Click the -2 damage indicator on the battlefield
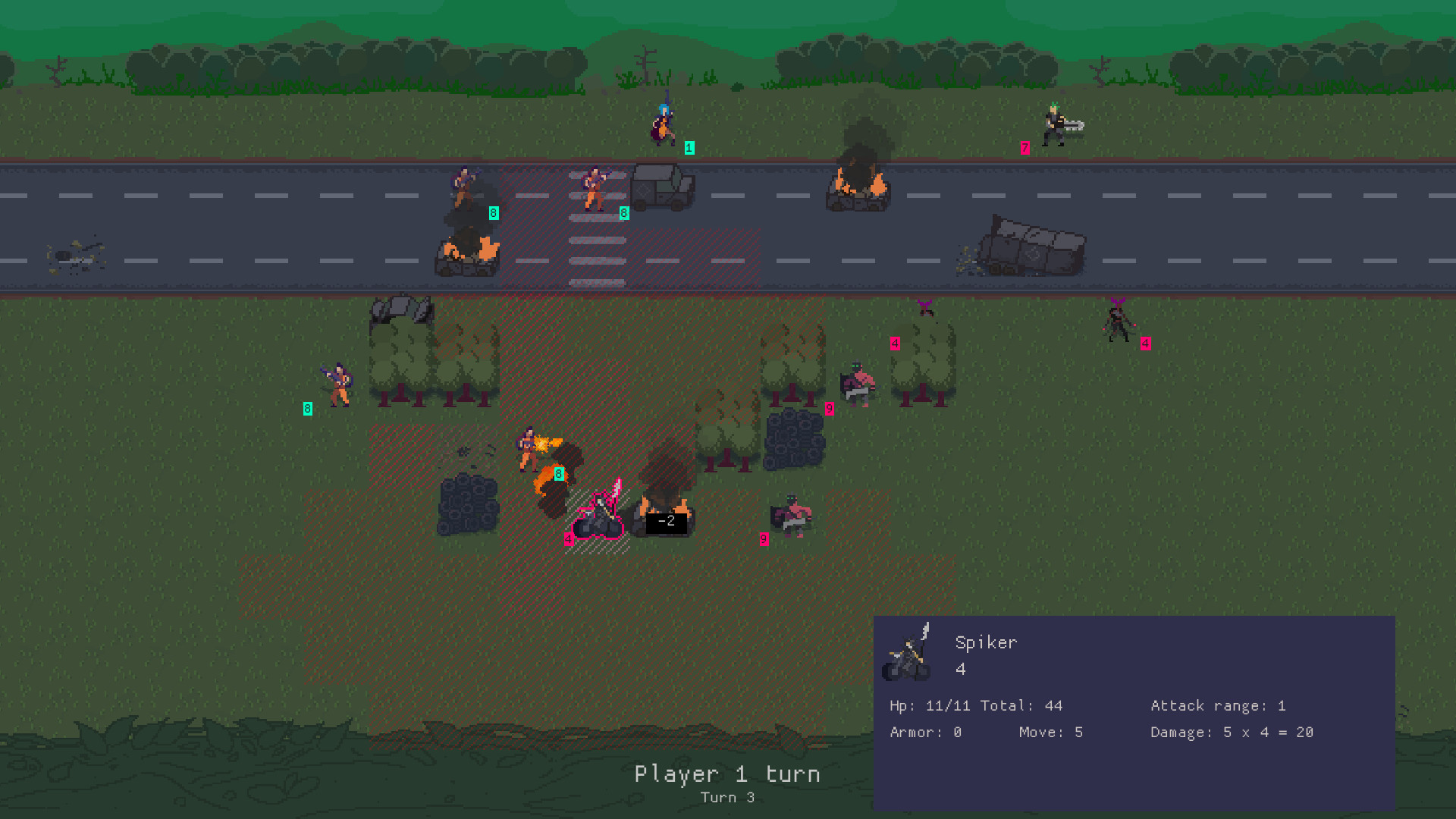The height and width of the screenshot is (819, 1456). coord(665,521)
